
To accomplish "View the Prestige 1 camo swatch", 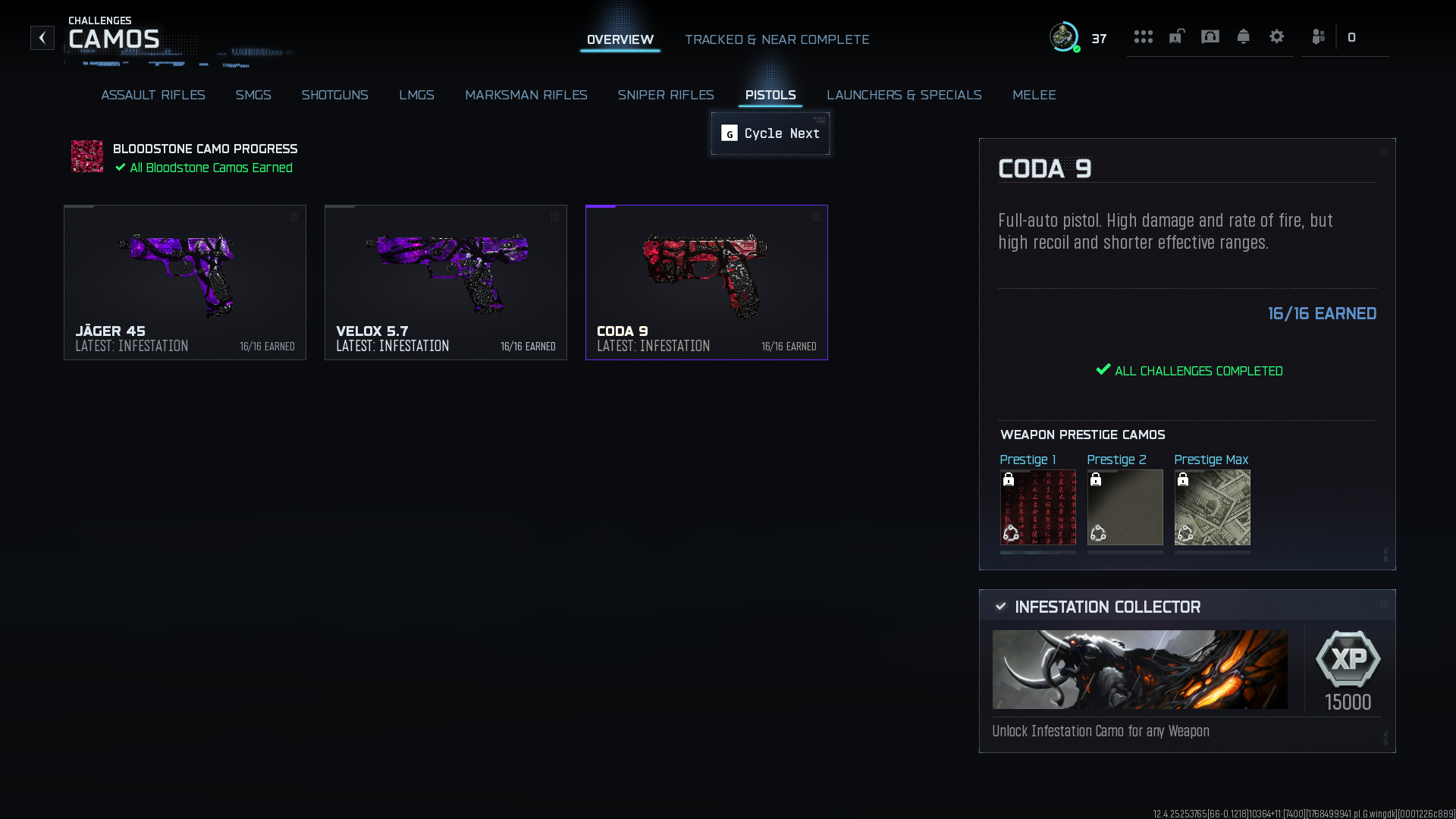I will point(1037,507).
